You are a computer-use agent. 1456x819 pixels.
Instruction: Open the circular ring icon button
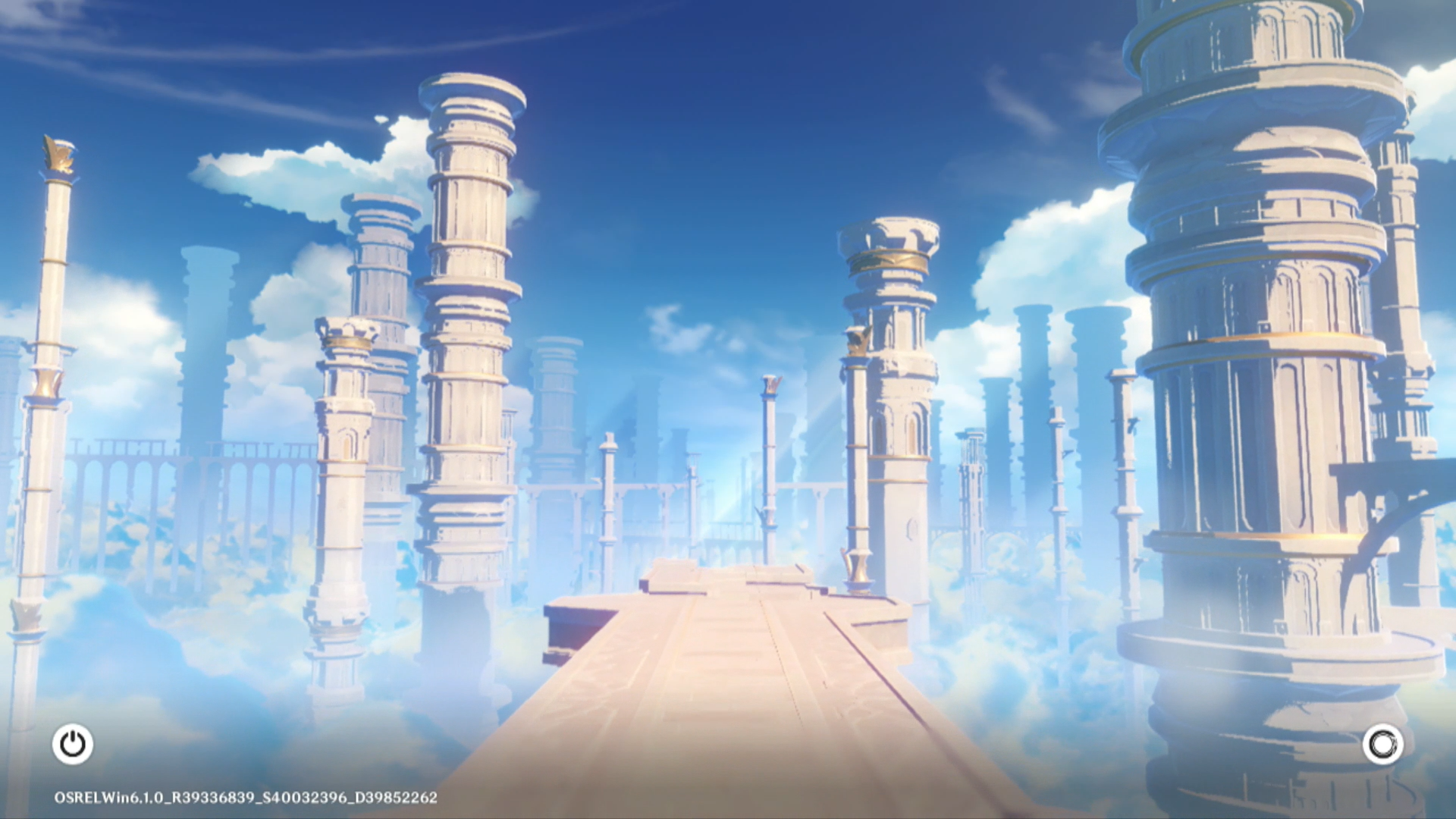point(1382,744)
